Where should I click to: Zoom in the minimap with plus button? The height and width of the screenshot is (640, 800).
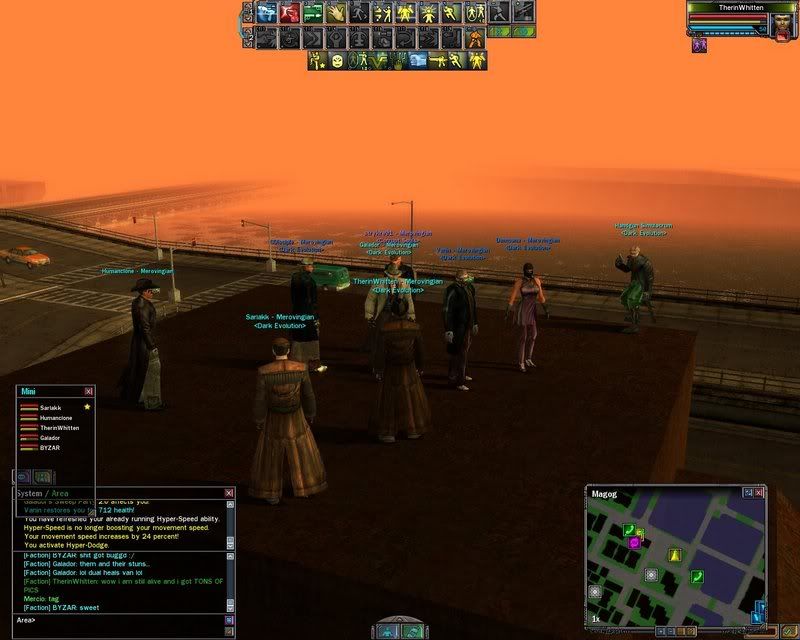(662, 631)
